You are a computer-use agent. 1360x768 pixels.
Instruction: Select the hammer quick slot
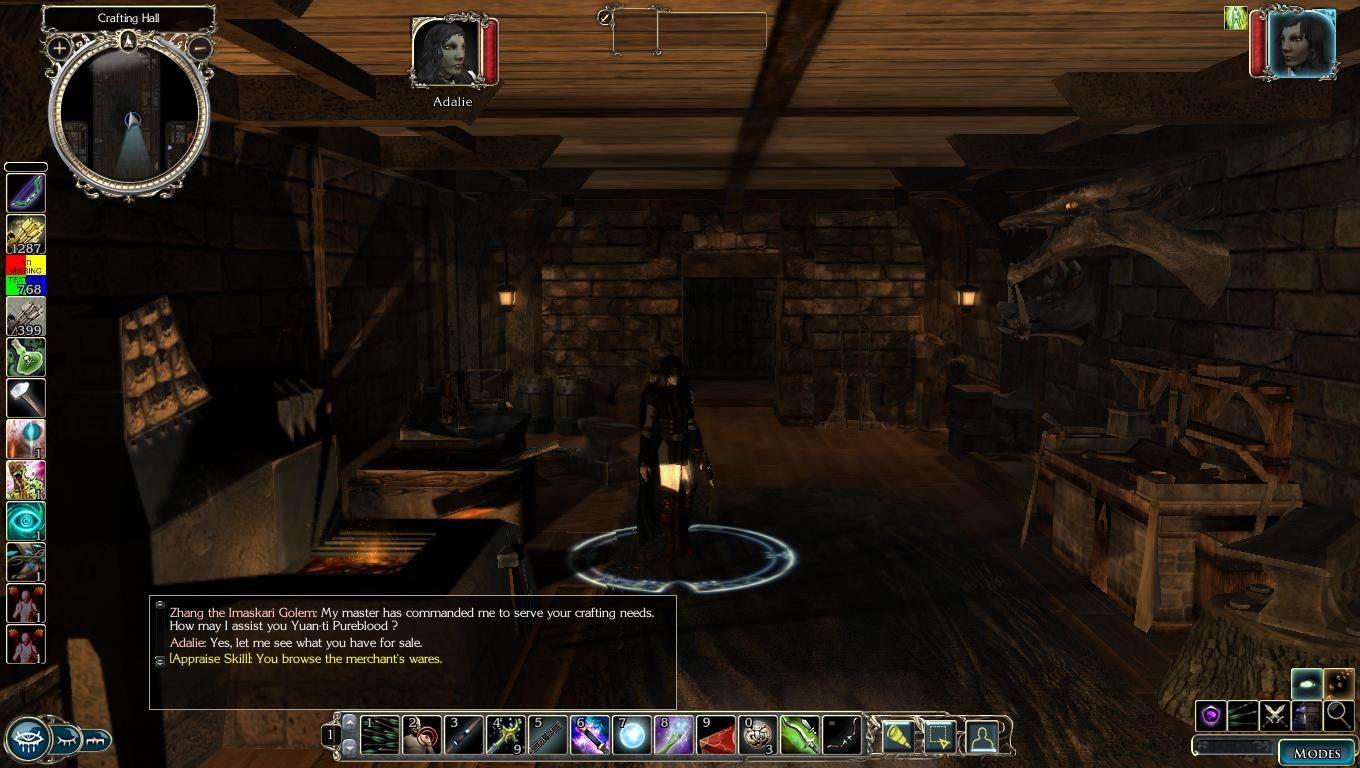click(x=25, y=398)
